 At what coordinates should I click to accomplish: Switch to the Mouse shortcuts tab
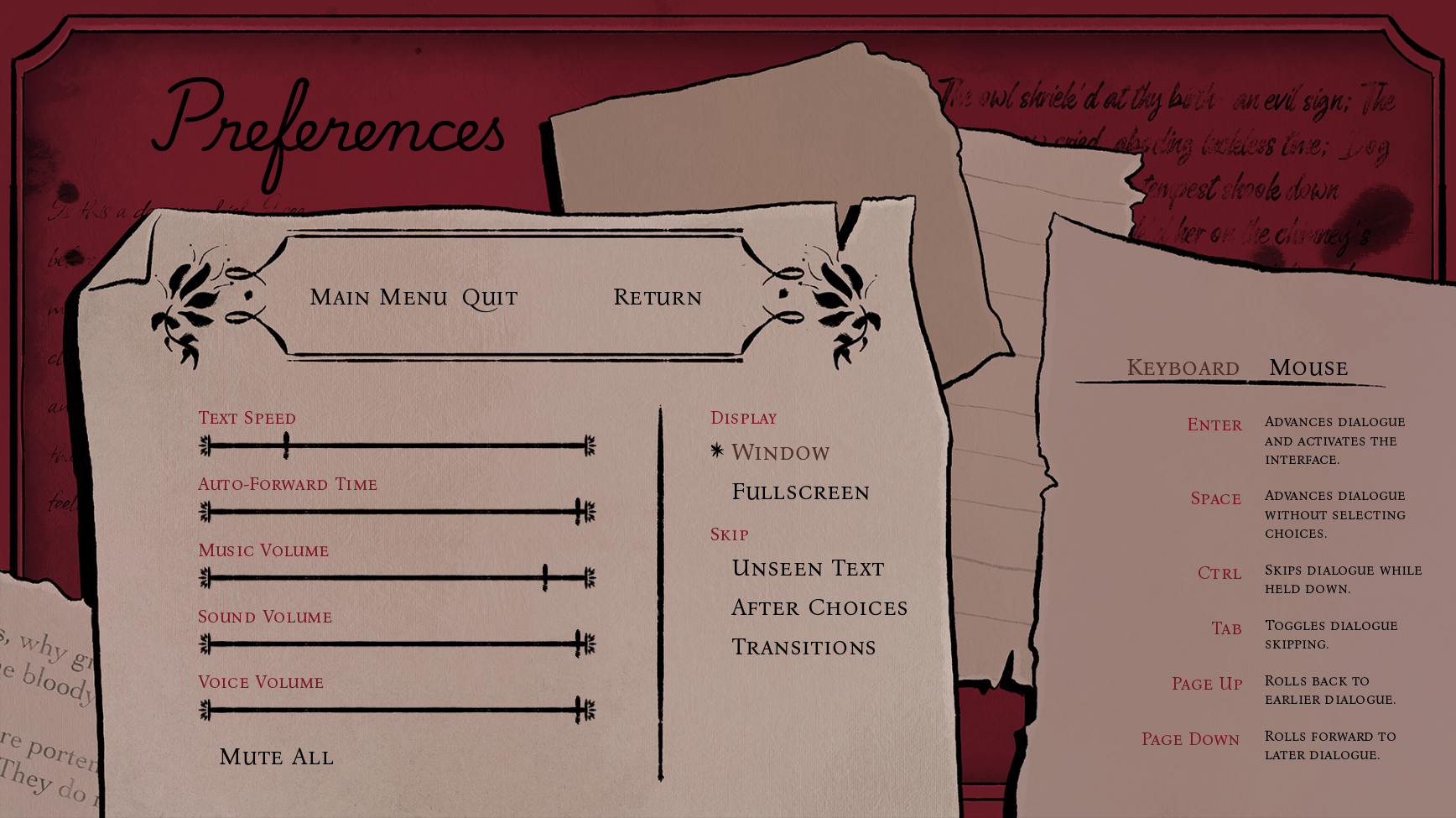pos(1308,367)
